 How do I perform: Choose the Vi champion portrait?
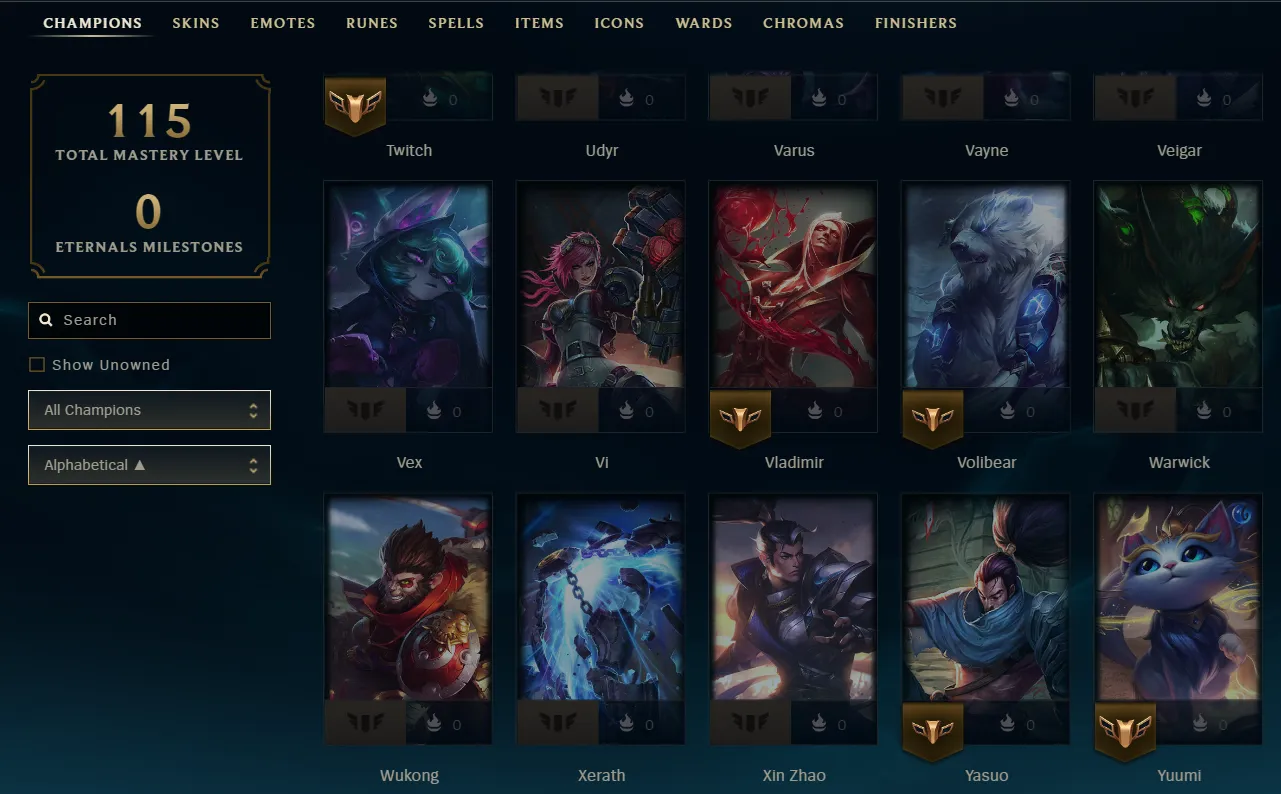pos(601,285)
